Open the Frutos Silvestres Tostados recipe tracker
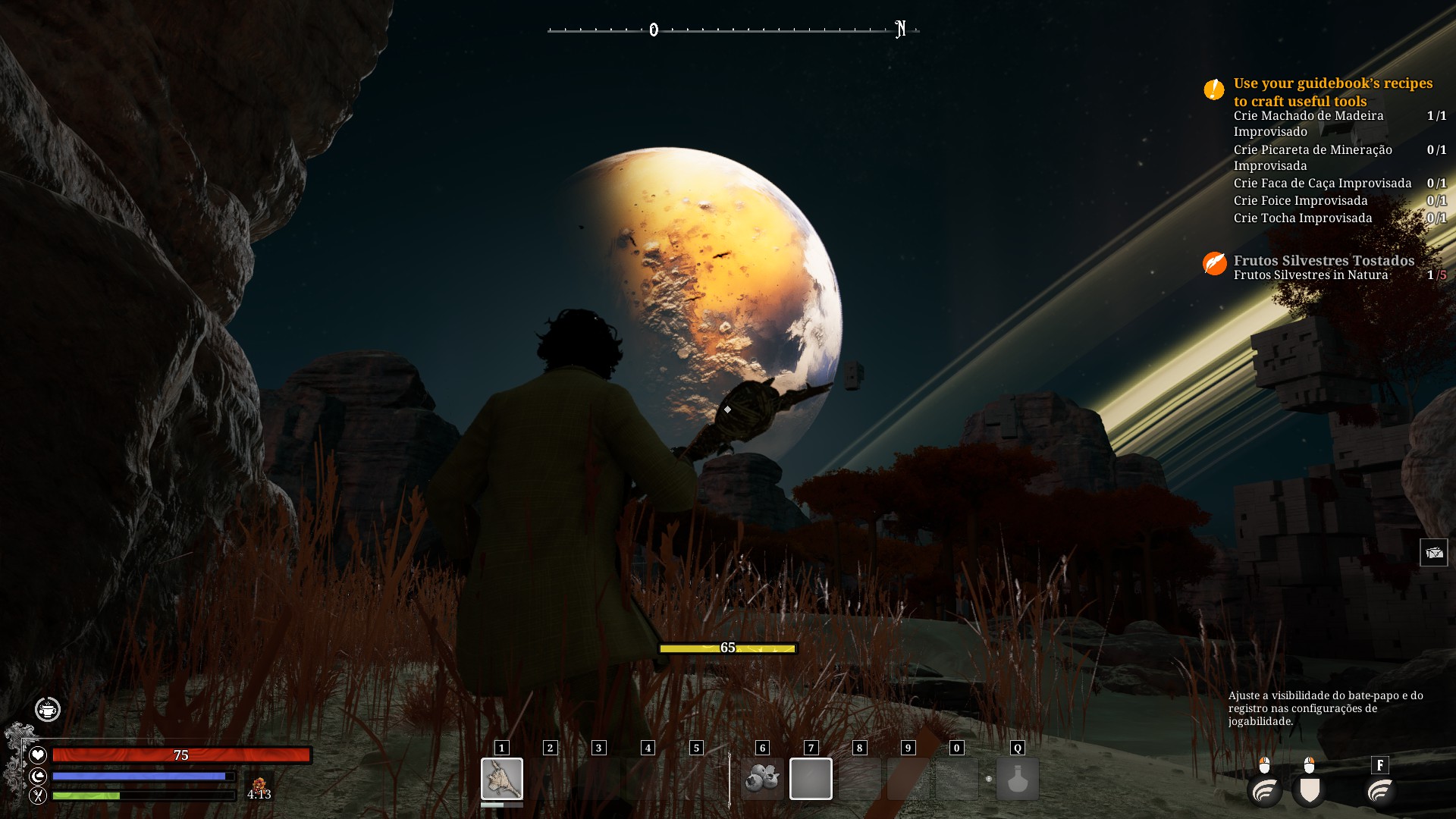 [1323, 260]
